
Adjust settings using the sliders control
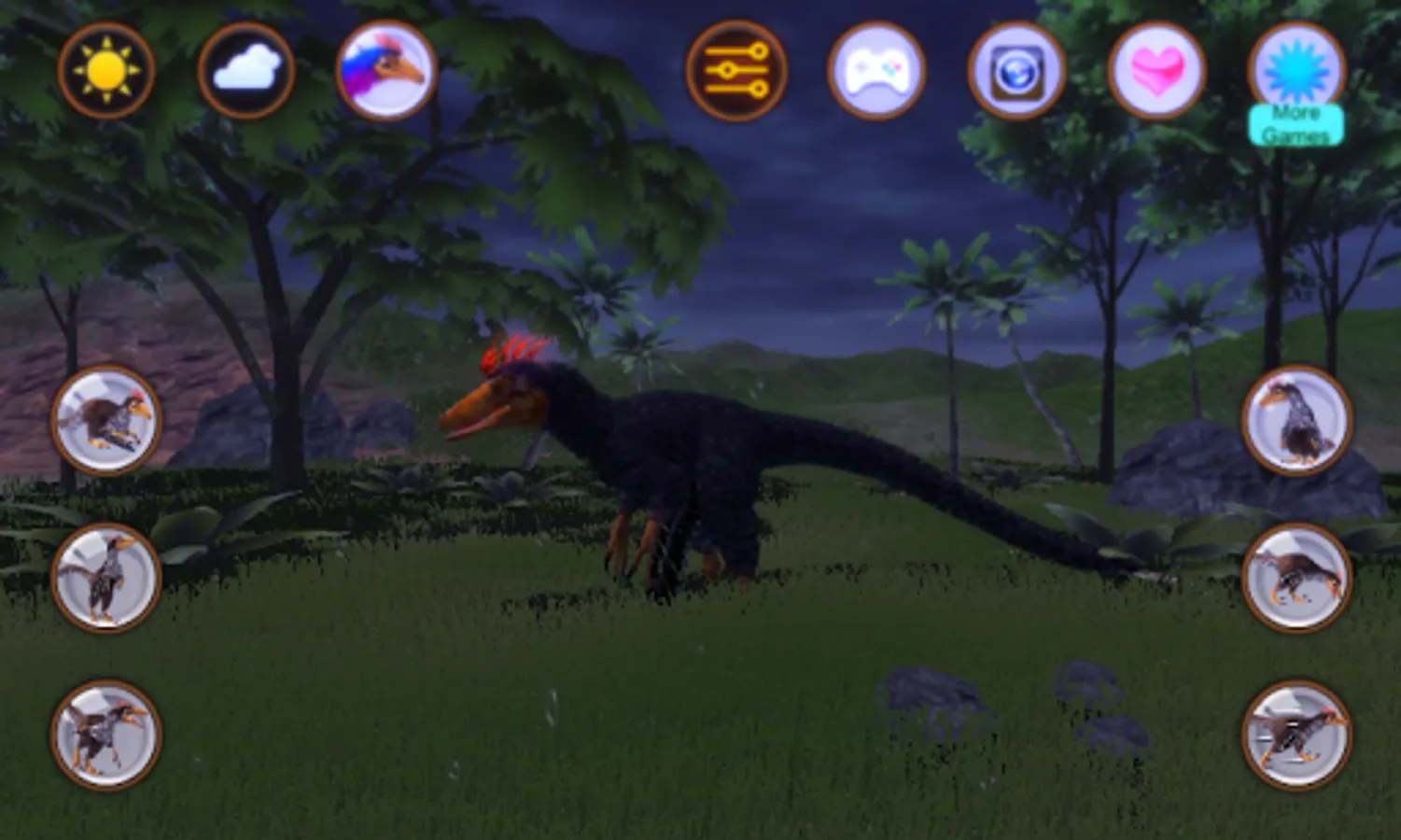(736, 67)
